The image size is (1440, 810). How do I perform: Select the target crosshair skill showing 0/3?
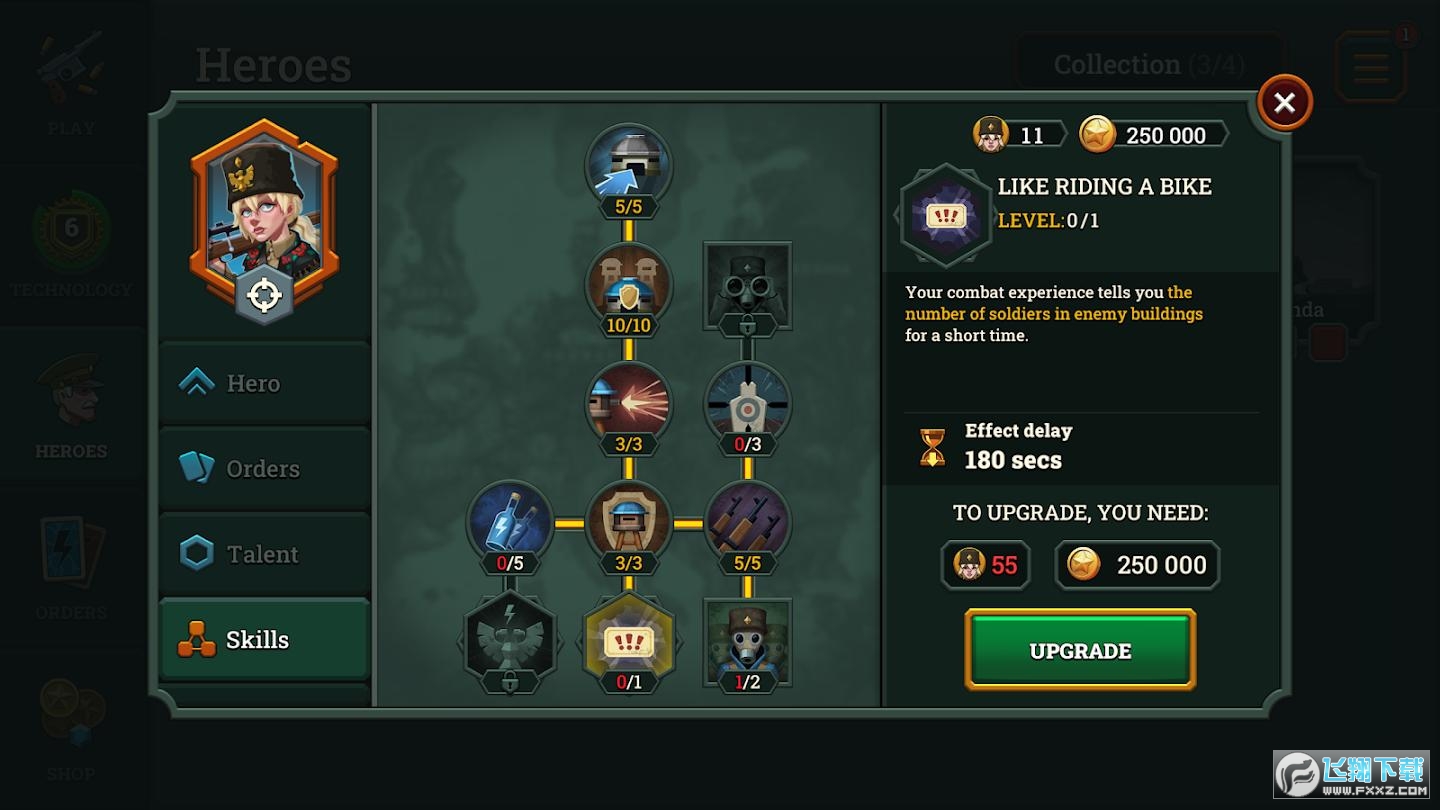[x=747, y=403]
